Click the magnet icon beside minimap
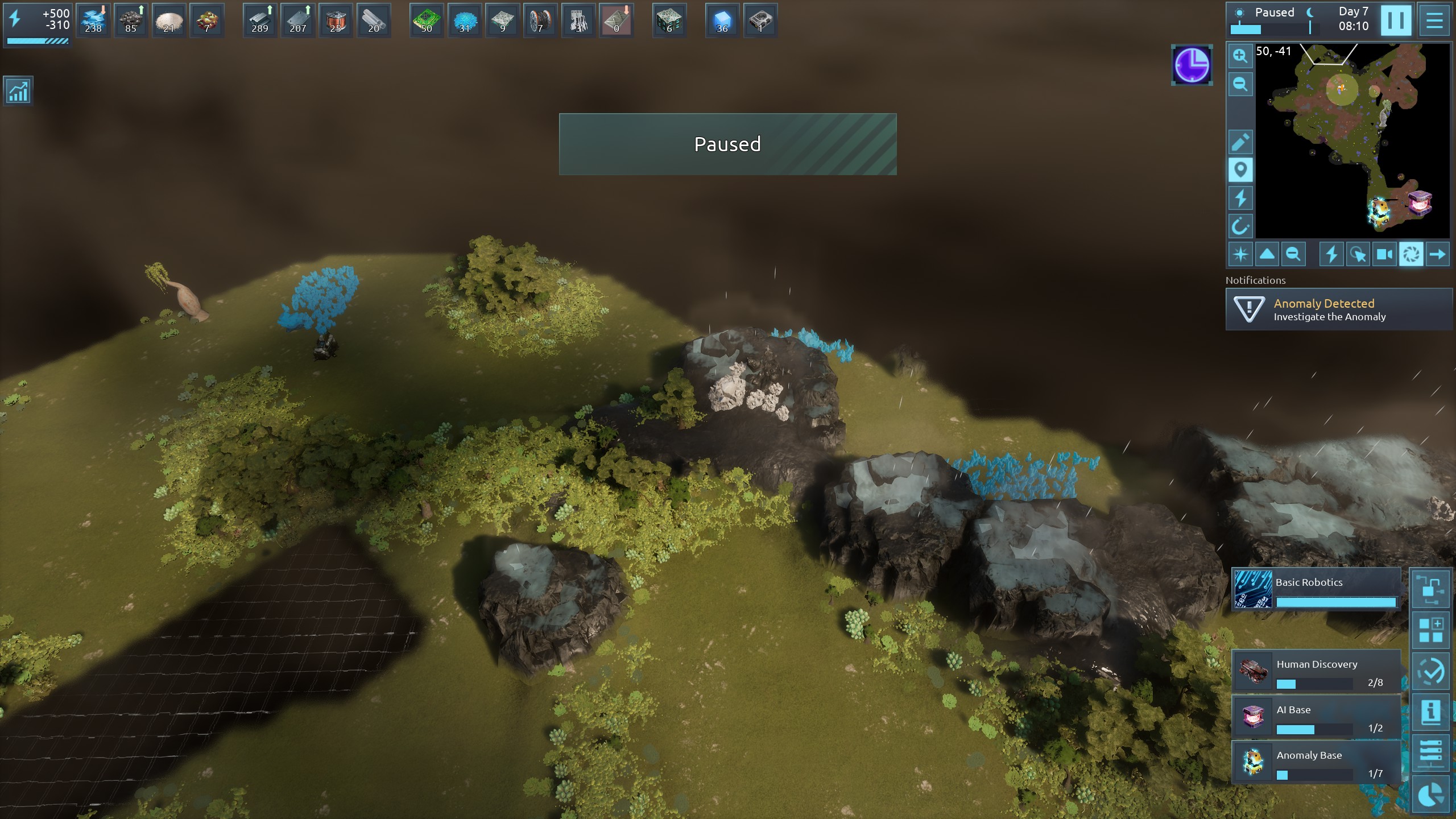 pyautogui.click(x=1240, y=226)
